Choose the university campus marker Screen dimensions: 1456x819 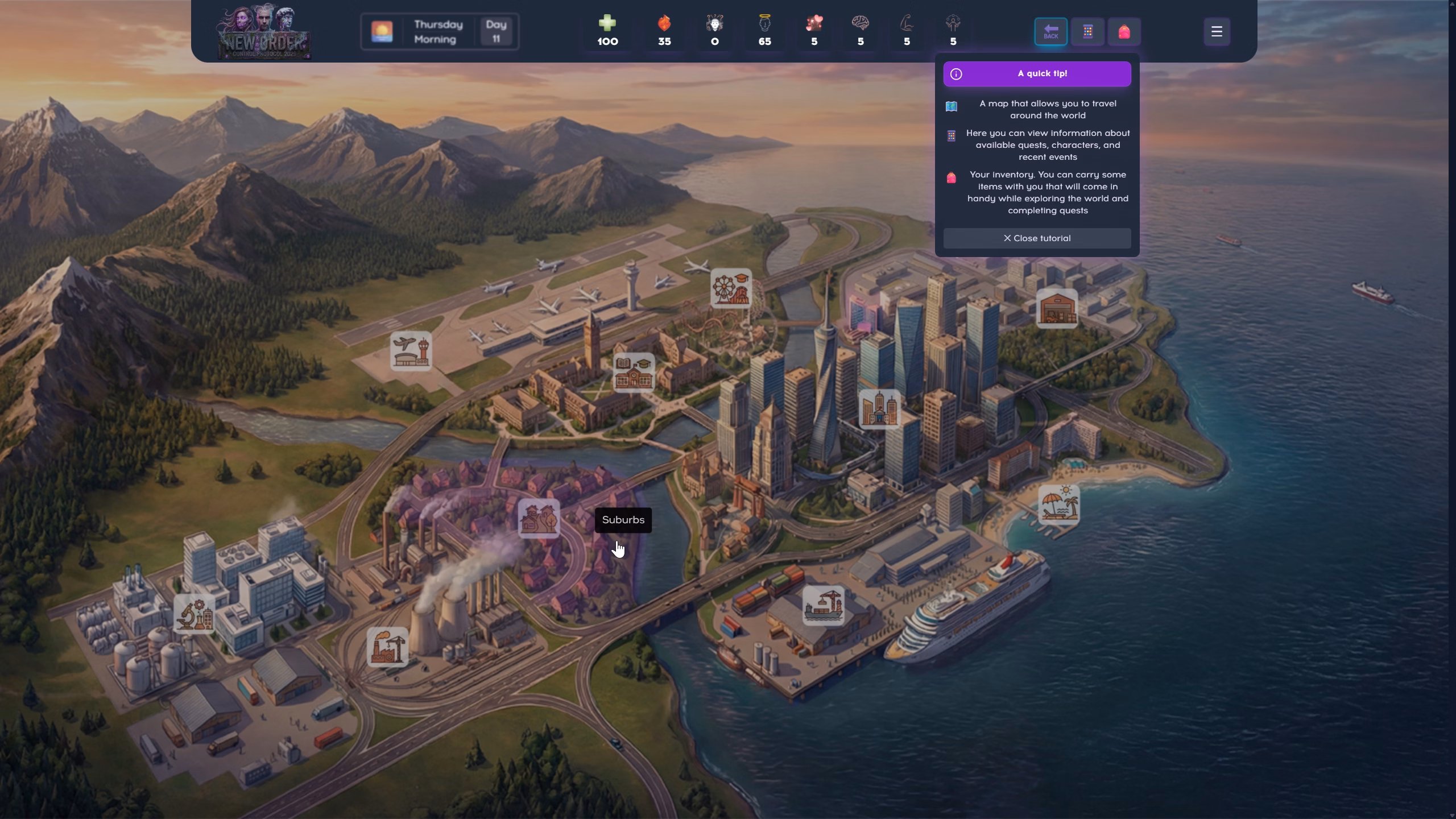634,373
